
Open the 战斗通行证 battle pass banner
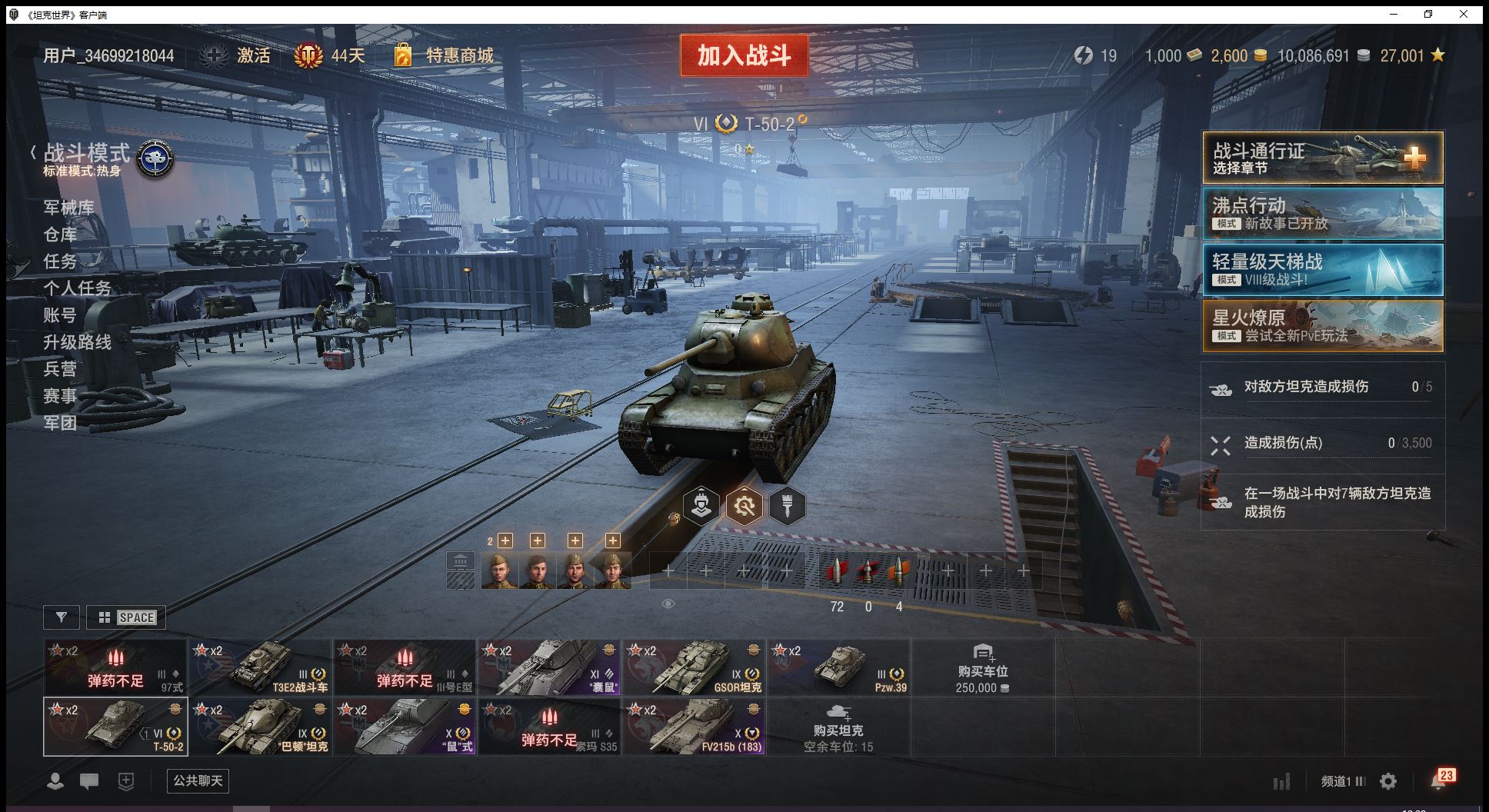pos(1322,158)
